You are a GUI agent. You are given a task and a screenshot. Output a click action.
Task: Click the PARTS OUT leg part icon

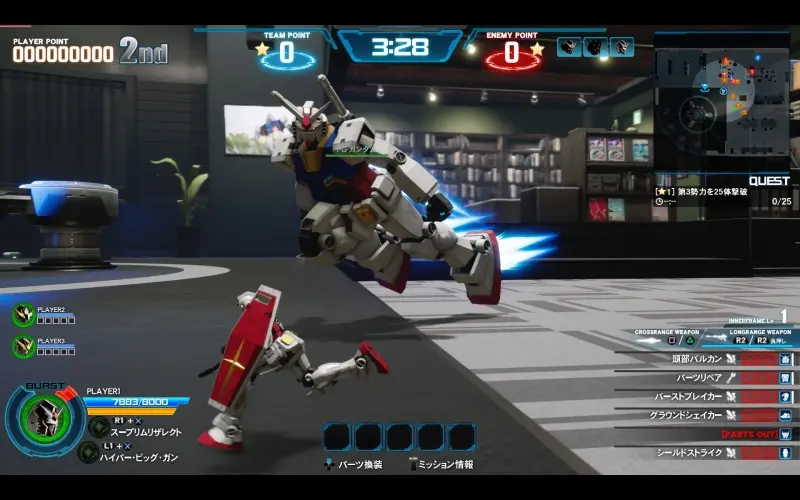click(x=785, y=434)
